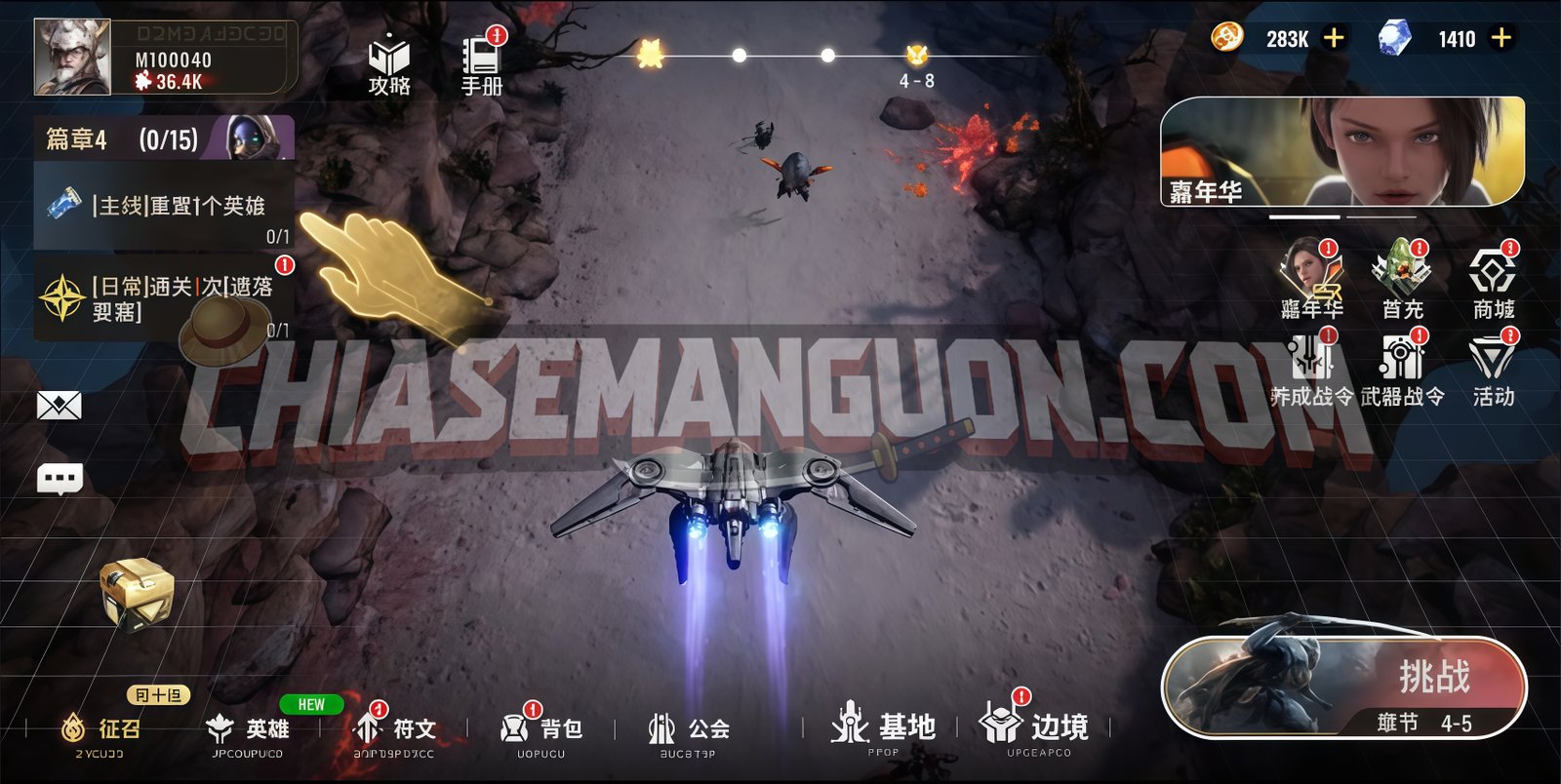
Task: Open the chat bubble window
Action: (59, 479)
